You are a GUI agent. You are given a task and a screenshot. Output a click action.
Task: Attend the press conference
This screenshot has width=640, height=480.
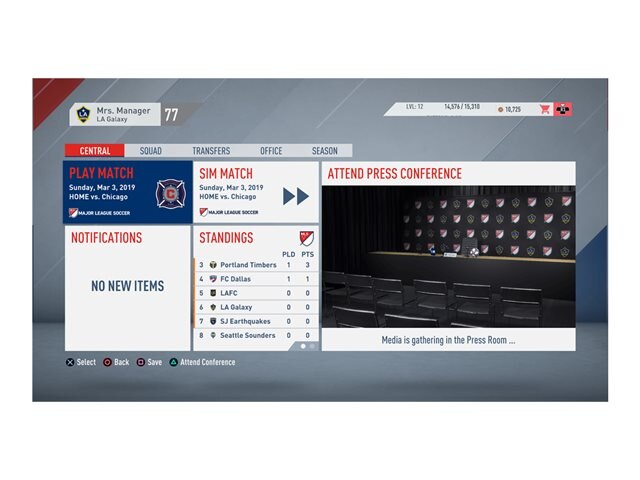click(448, 256)
